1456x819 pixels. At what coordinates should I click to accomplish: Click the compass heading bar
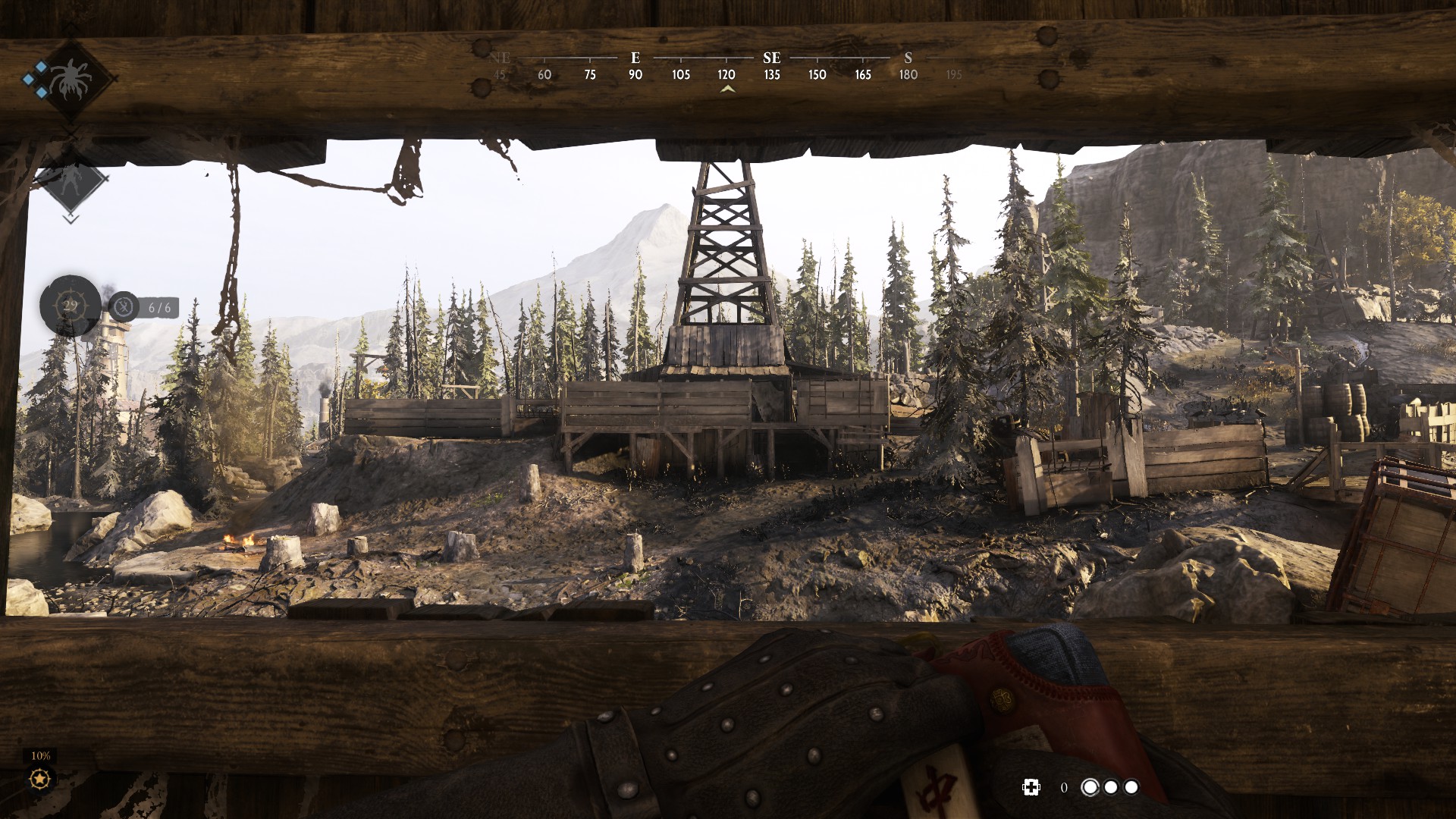tap(726, 67)
